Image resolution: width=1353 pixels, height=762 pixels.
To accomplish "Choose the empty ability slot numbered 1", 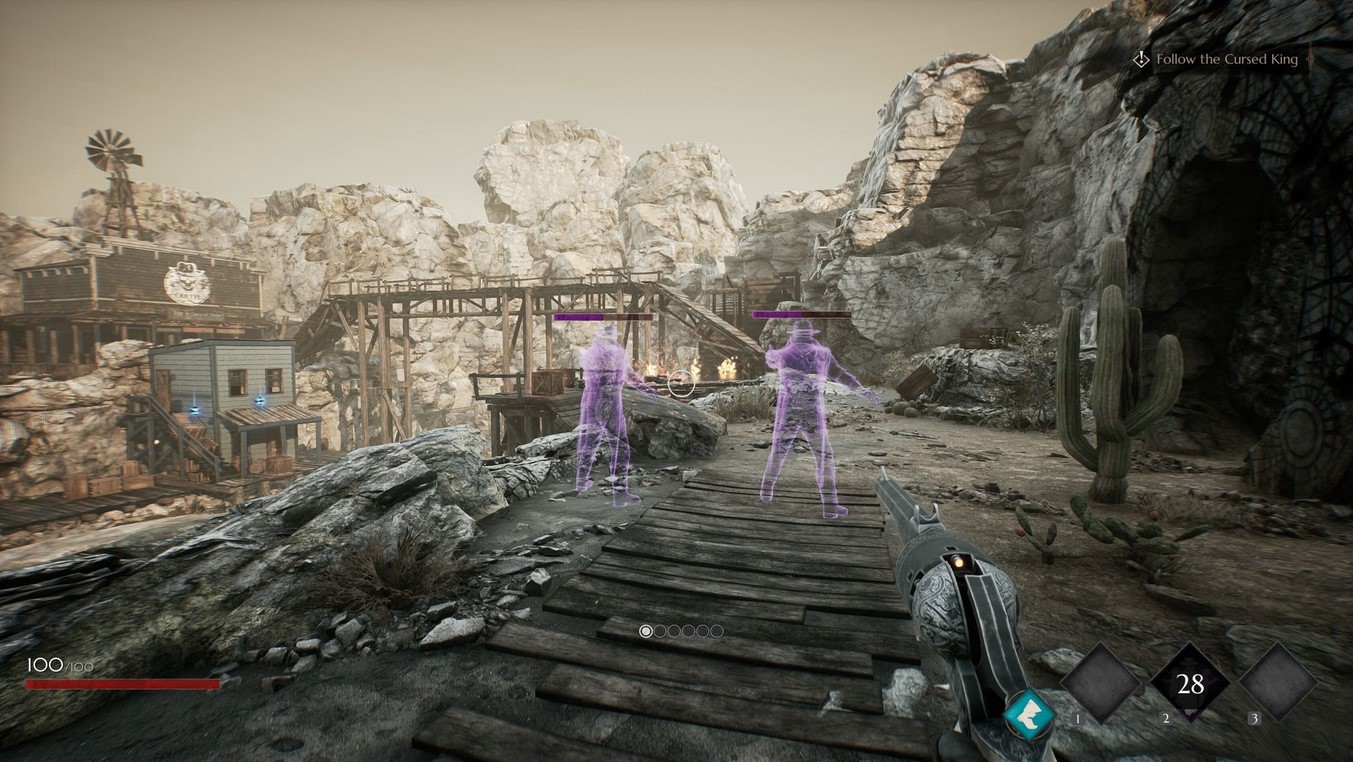I will [x=1100, y=684].
